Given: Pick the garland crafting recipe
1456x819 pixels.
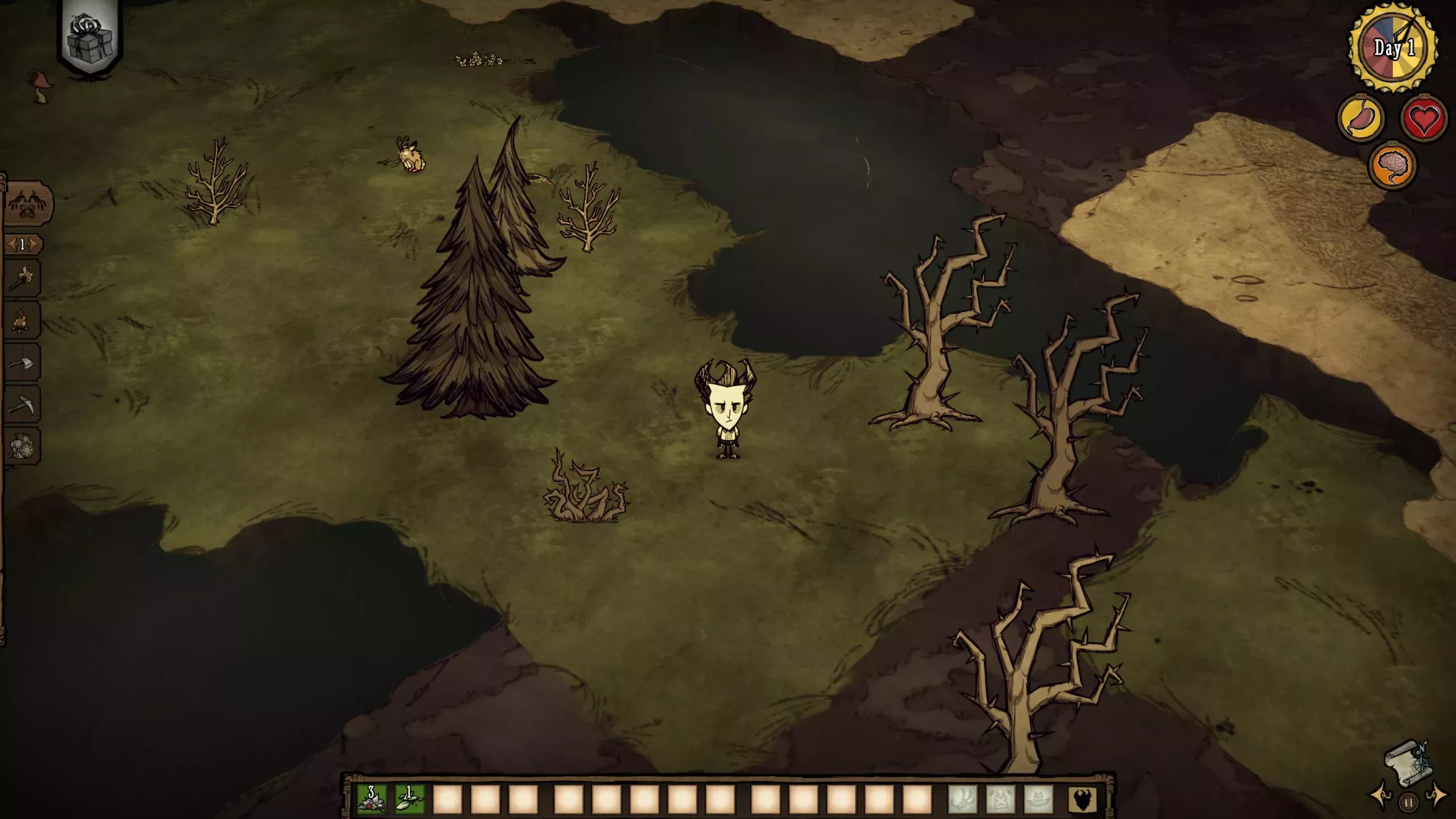Looking at the screenshot, I should coord(23,446).
